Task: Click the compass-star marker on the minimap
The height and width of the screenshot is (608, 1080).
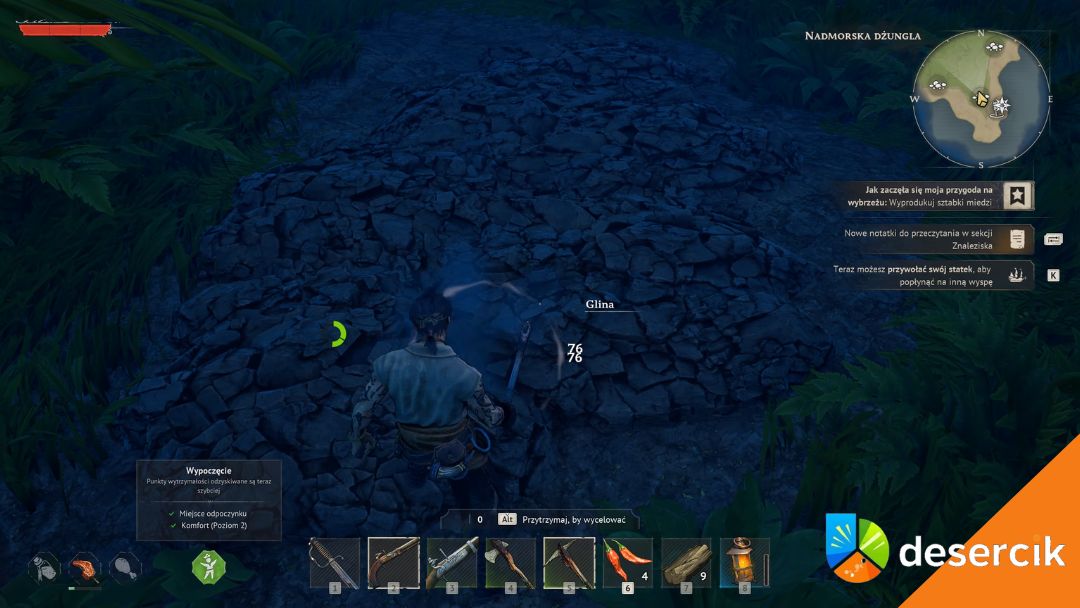Action: [x=1002, y=105]
